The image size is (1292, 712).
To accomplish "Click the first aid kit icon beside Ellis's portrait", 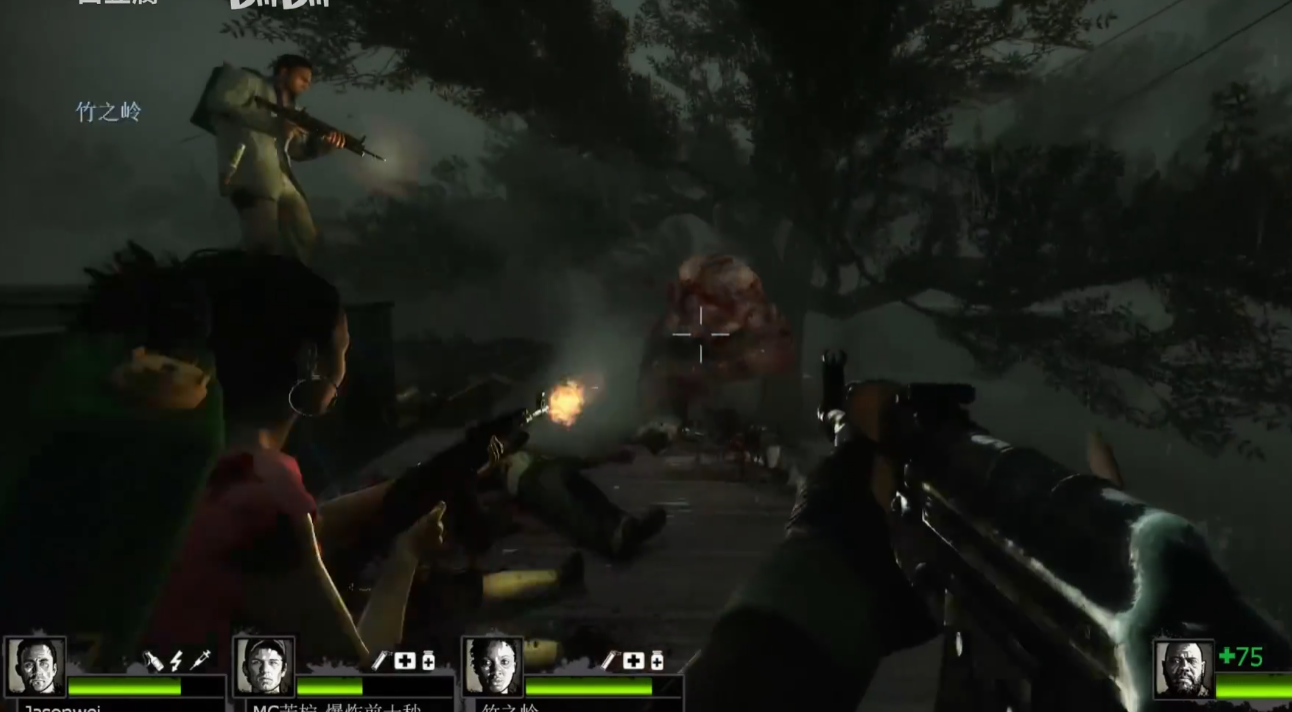I will (x=404, y=661).
